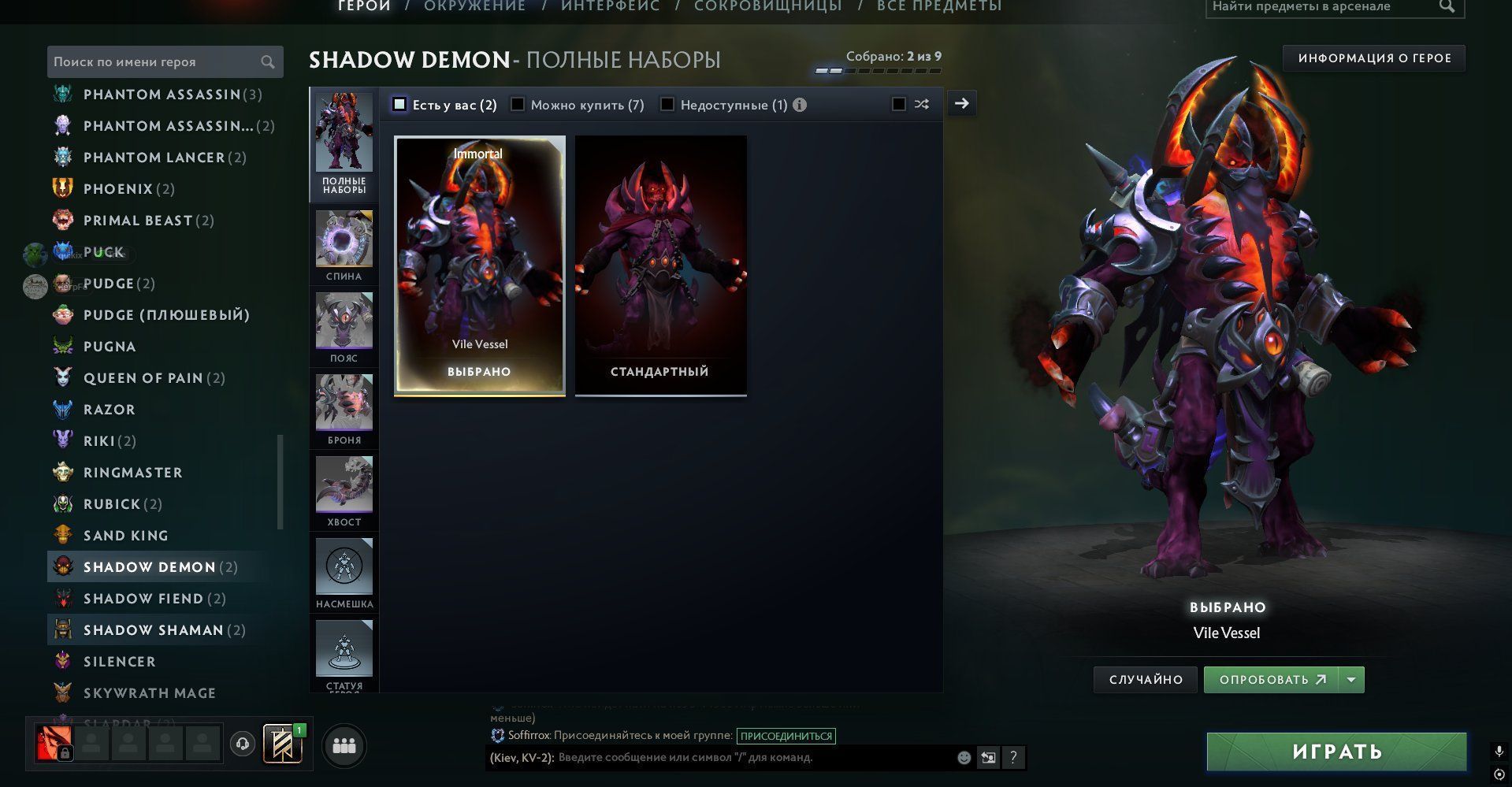Toggle the 'Можно купить' filter checkbox
The width and height of the screenshot is (1512, 787).
click(x=518, y=105)
